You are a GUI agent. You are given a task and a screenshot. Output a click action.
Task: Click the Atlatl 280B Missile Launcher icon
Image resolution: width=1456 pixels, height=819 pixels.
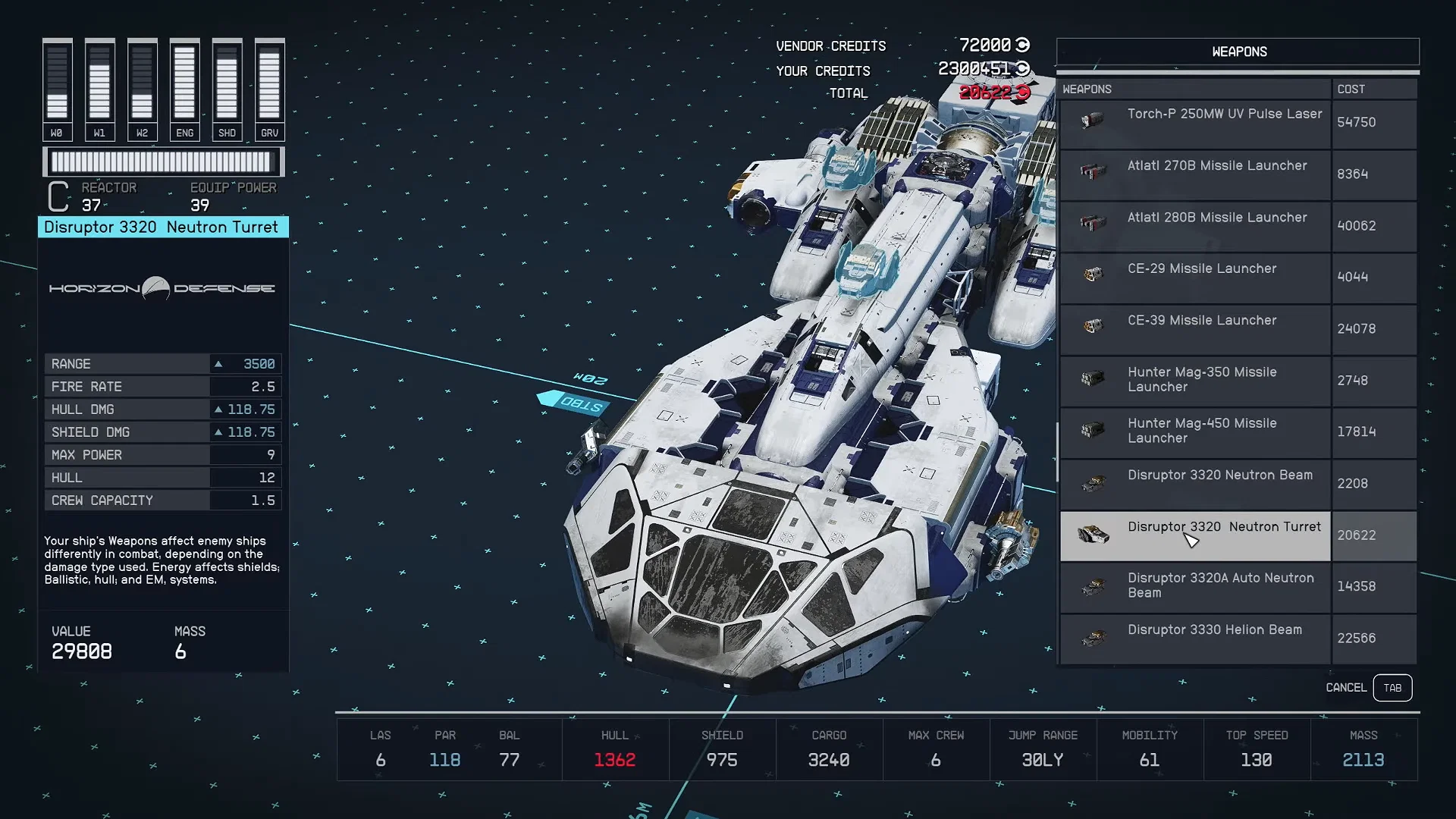point(1092,224)
